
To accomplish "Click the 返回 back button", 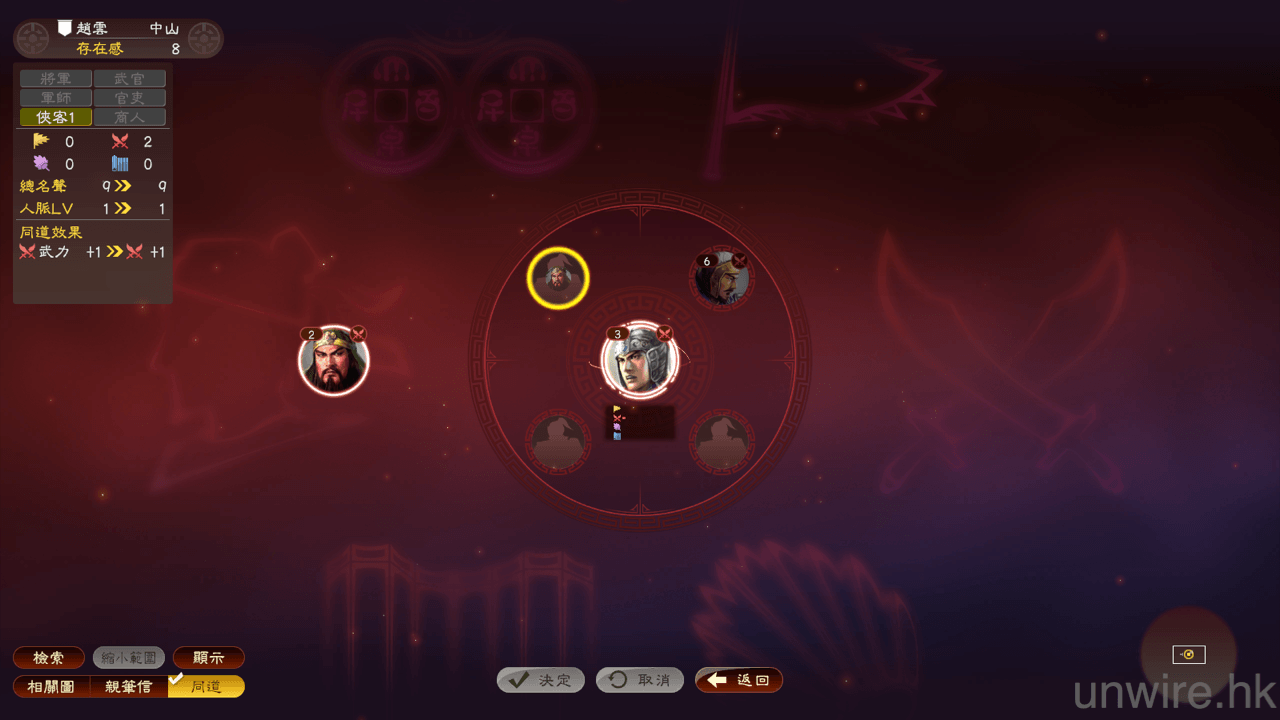I will pos(739,680).
